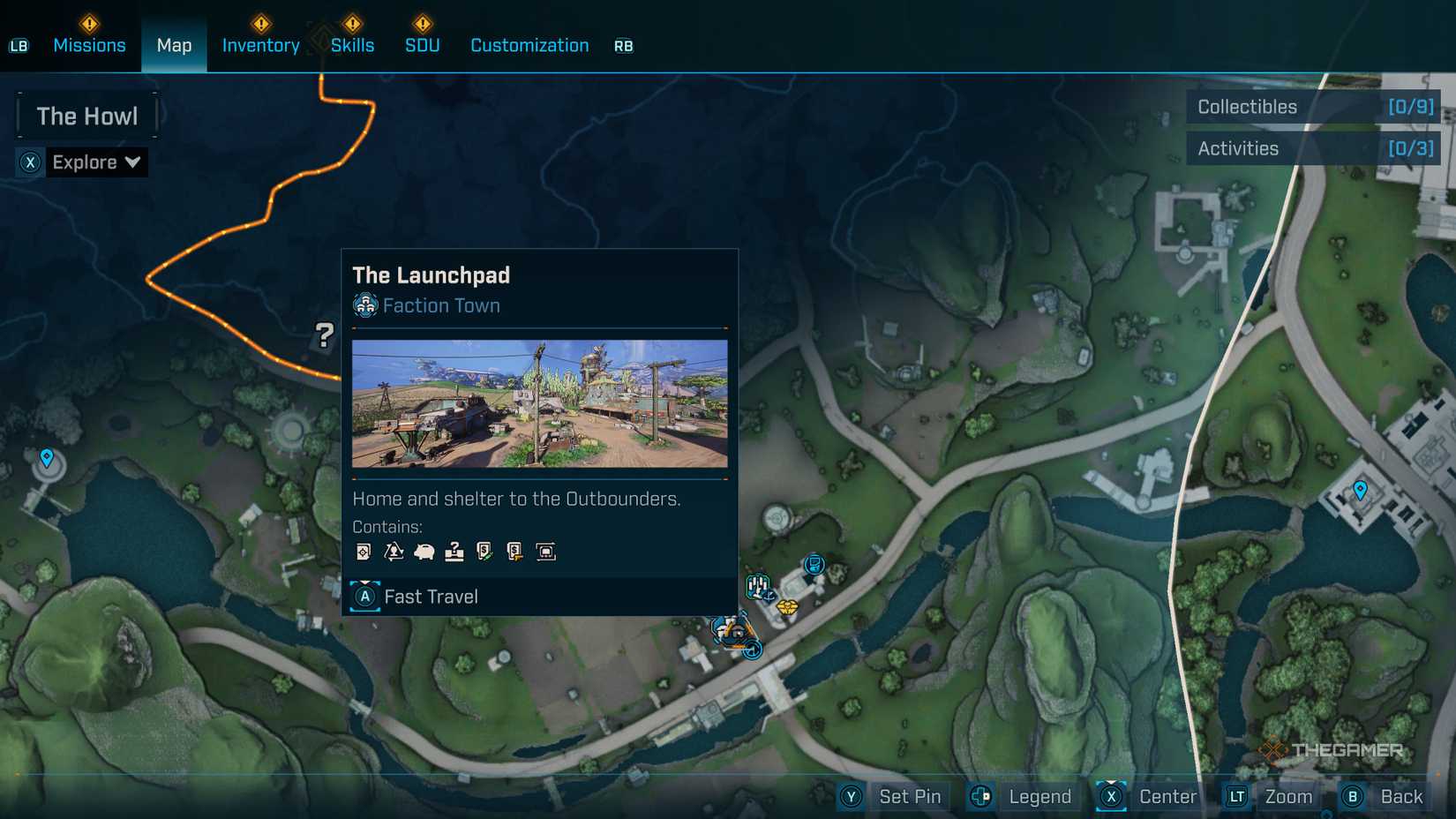
Task: Open the Missions tab
Action: (x=89, y=45)
